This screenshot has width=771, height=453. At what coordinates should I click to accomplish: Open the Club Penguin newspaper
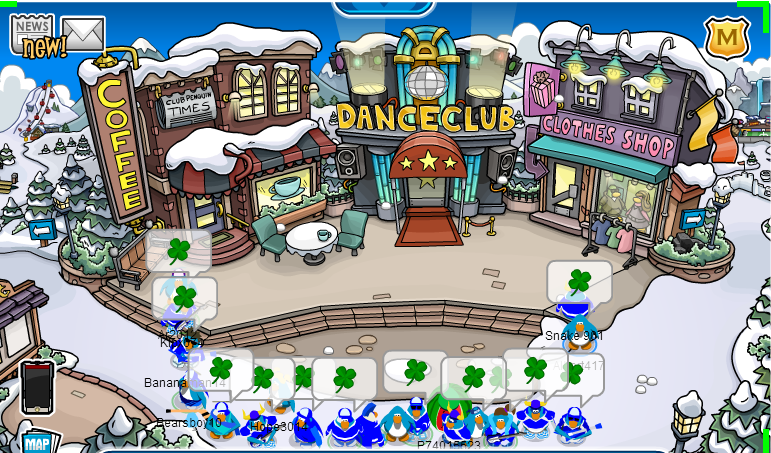pos(33,32)
